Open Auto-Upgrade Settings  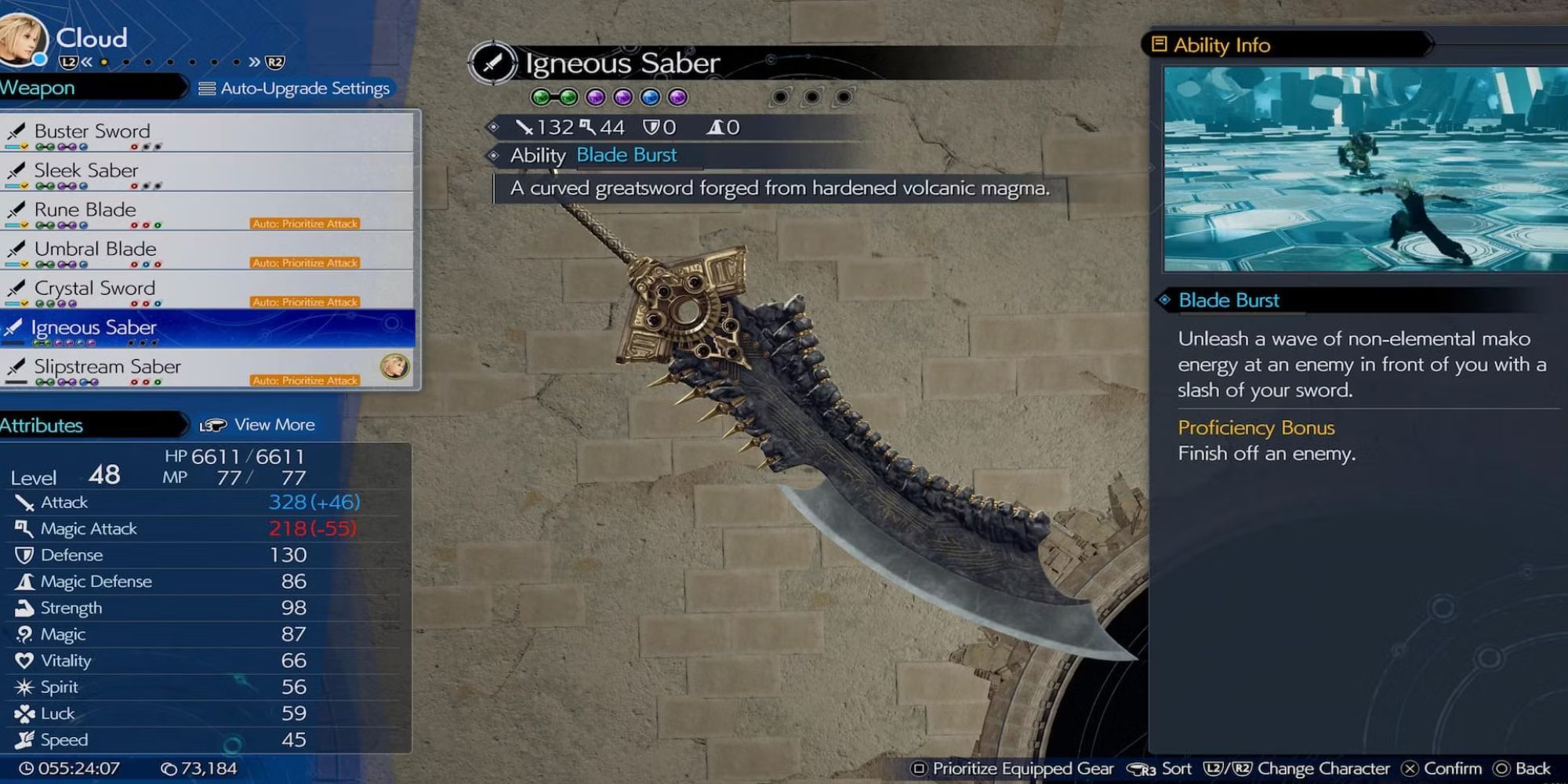(x=294, y=88)
